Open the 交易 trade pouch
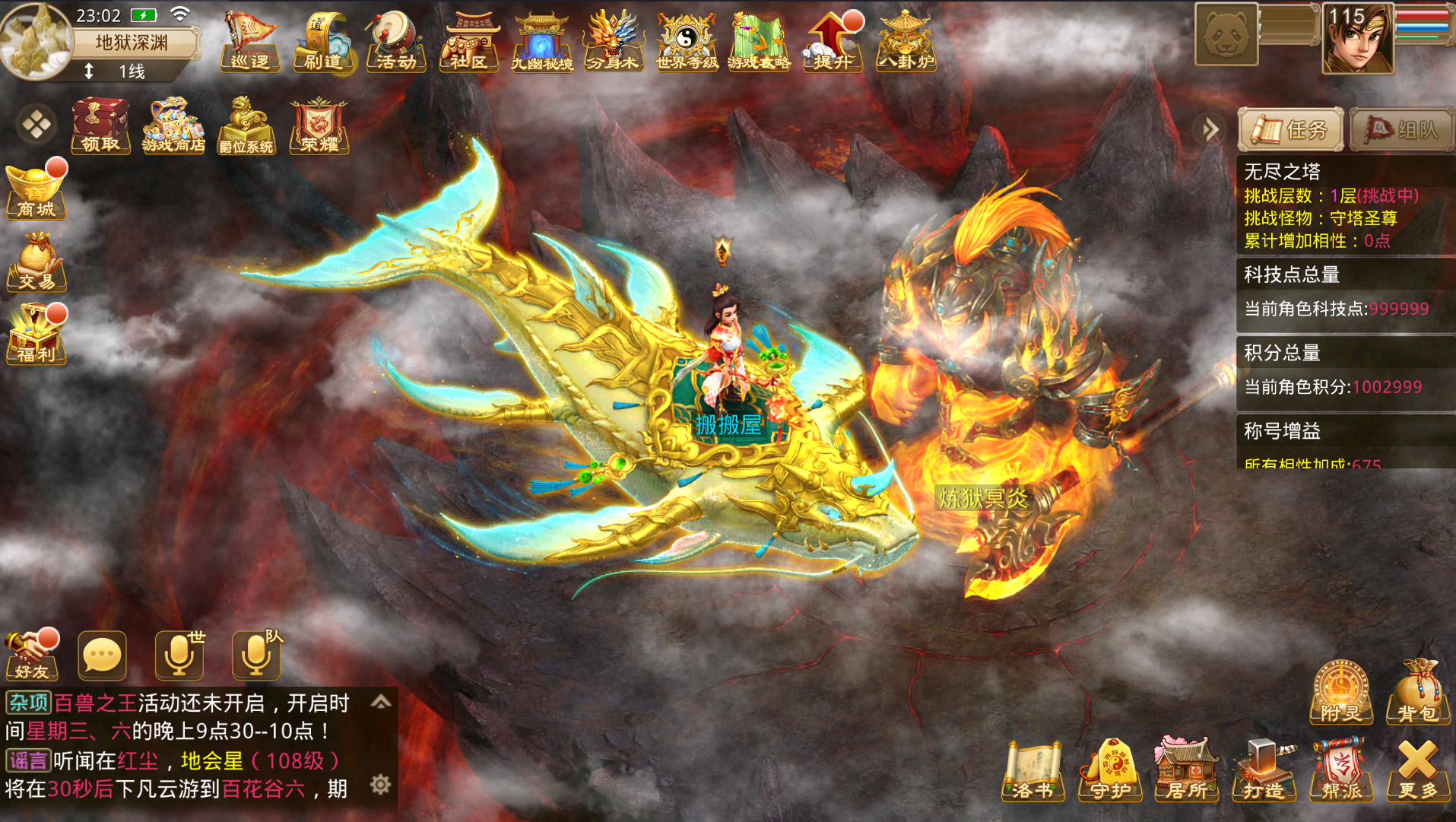This screenshot has width=1456, height=822. 36,263
